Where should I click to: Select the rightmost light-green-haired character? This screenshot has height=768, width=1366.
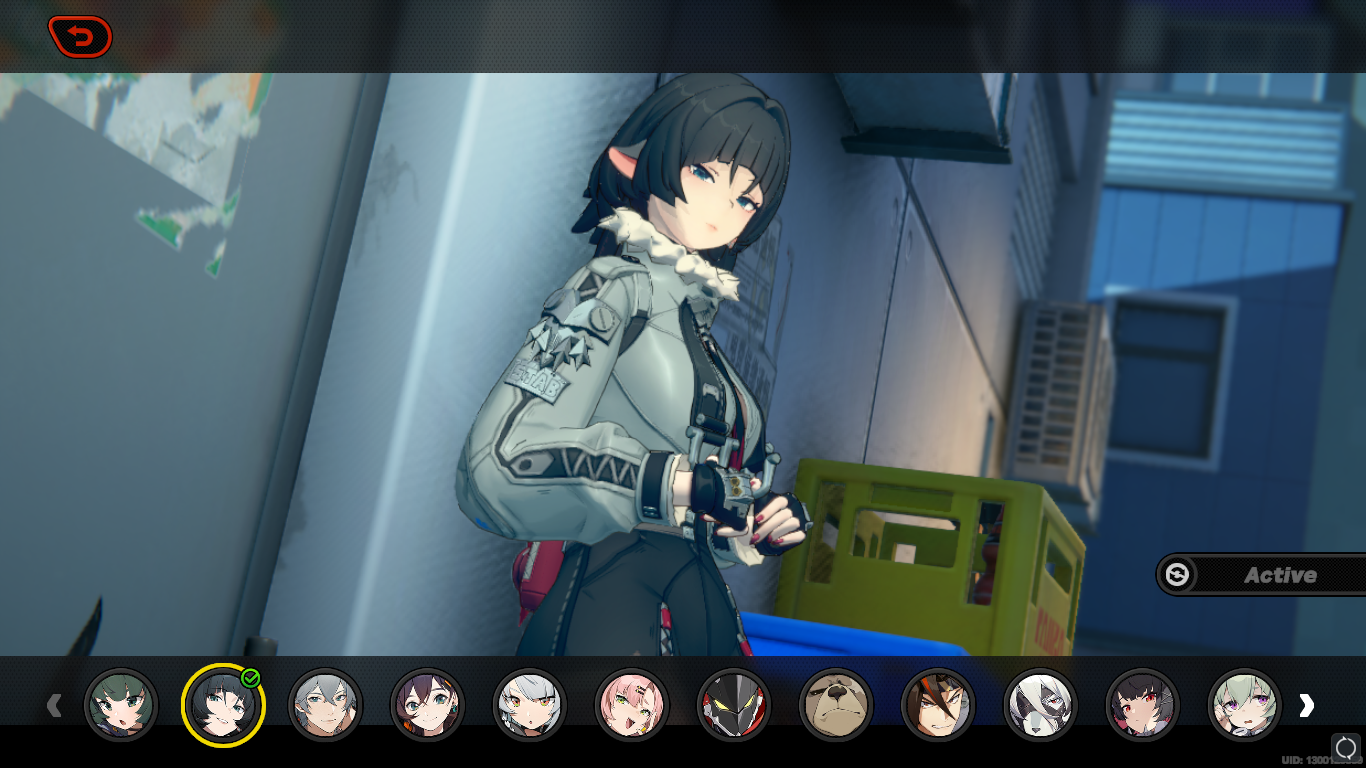[x=1246, y=706]
